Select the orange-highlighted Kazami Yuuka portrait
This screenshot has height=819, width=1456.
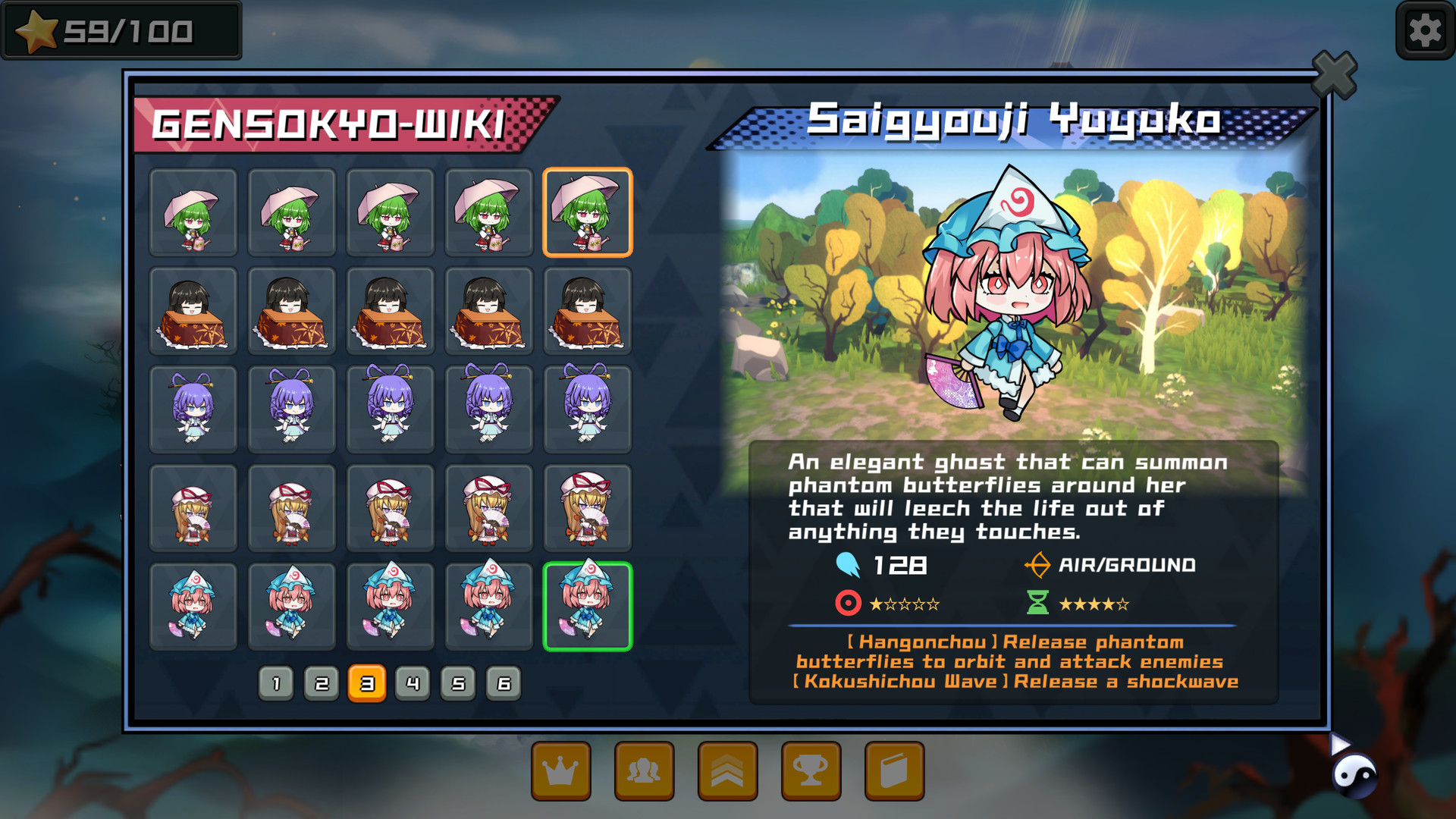(x=588, y=213)
